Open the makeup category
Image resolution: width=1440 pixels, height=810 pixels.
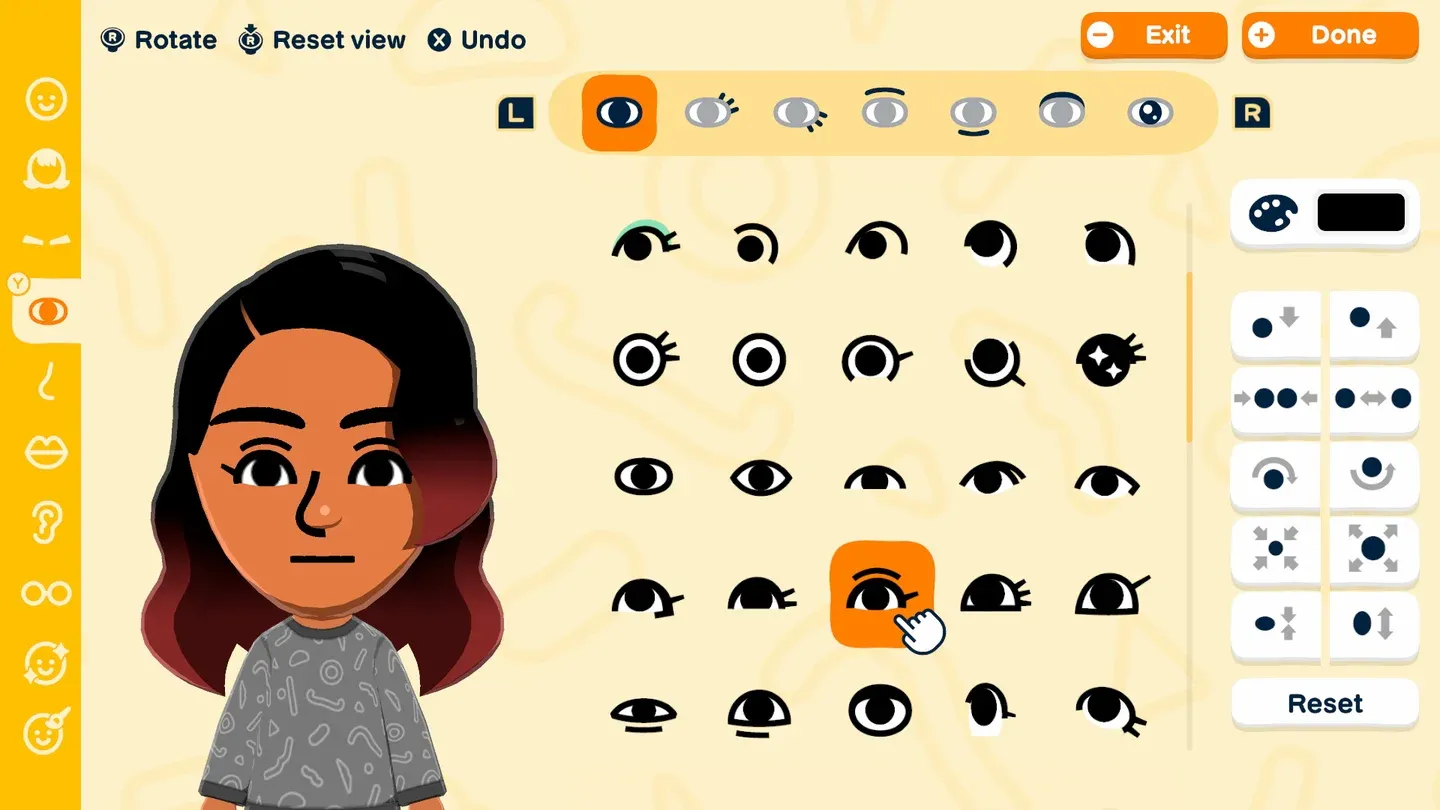click(x=45, y=663)
